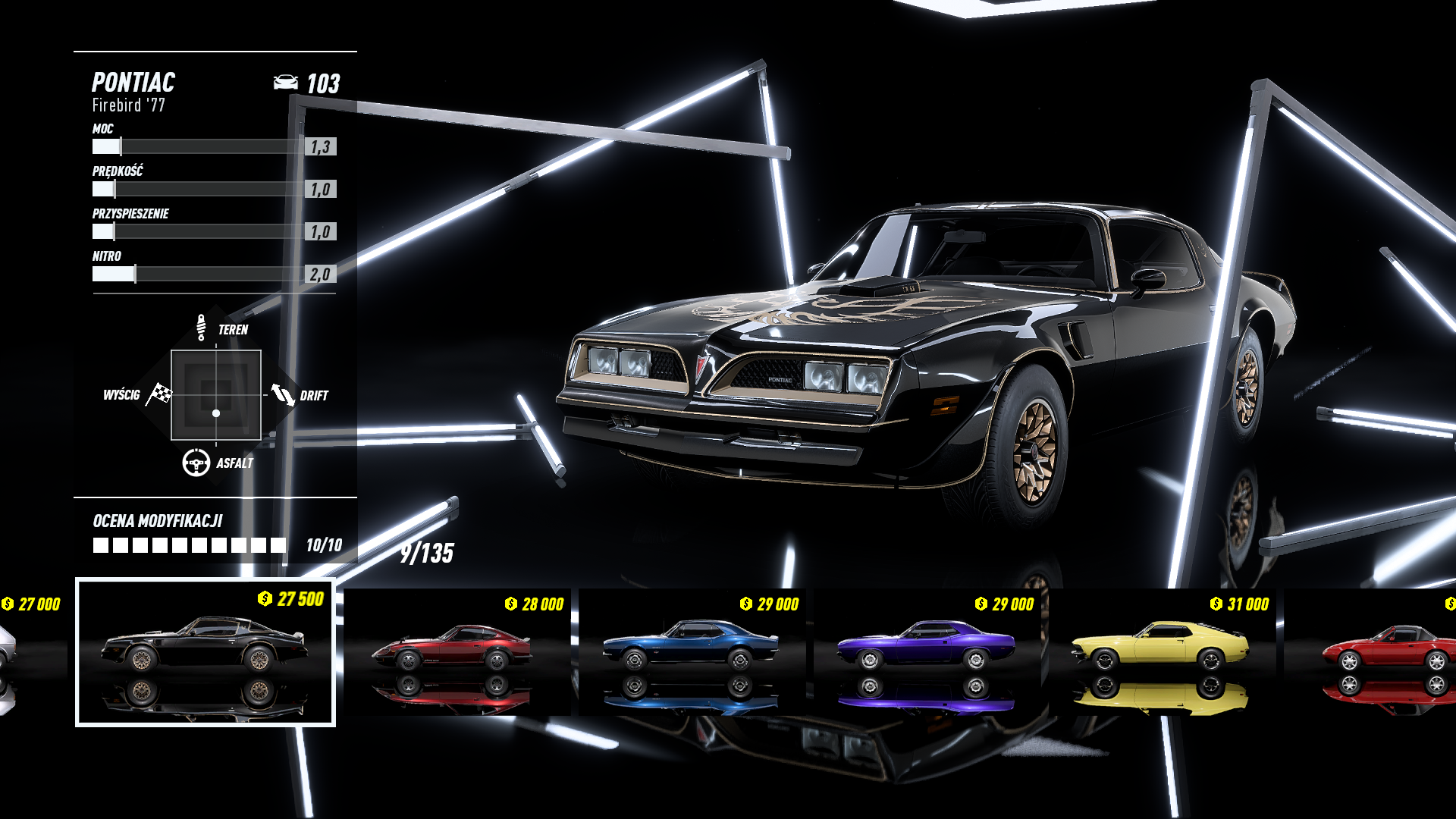
Task: Select the blue muscle car priced 29 000
Action: coord(692,652)
